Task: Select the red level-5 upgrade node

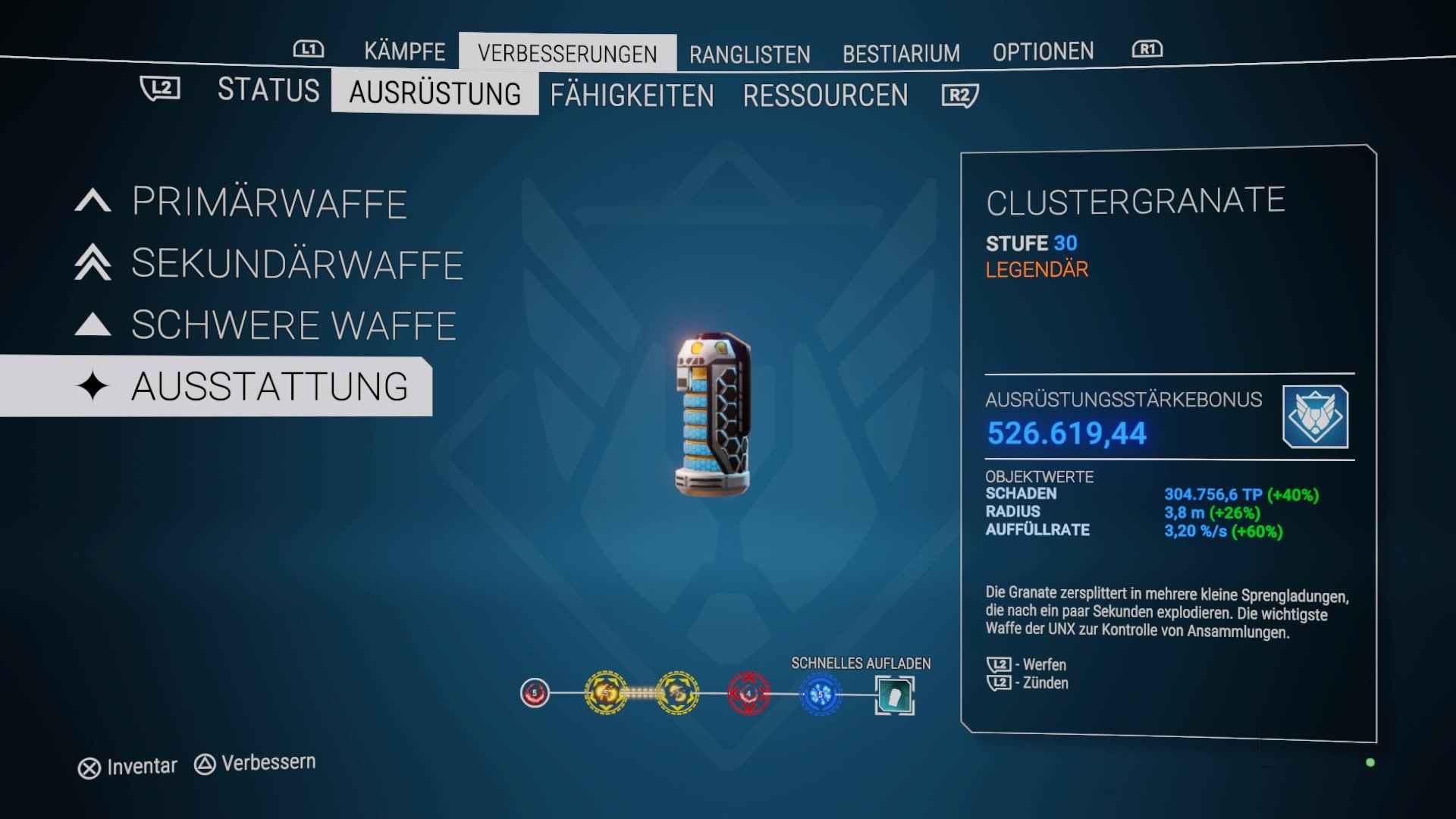Action: click(x=533, y=692)
